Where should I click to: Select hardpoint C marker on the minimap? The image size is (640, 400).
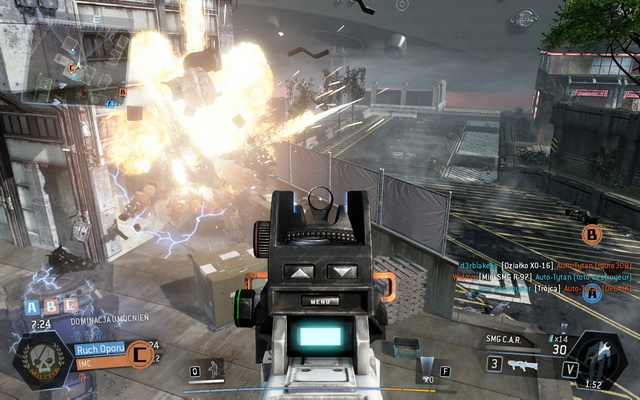tap(71, 67)
